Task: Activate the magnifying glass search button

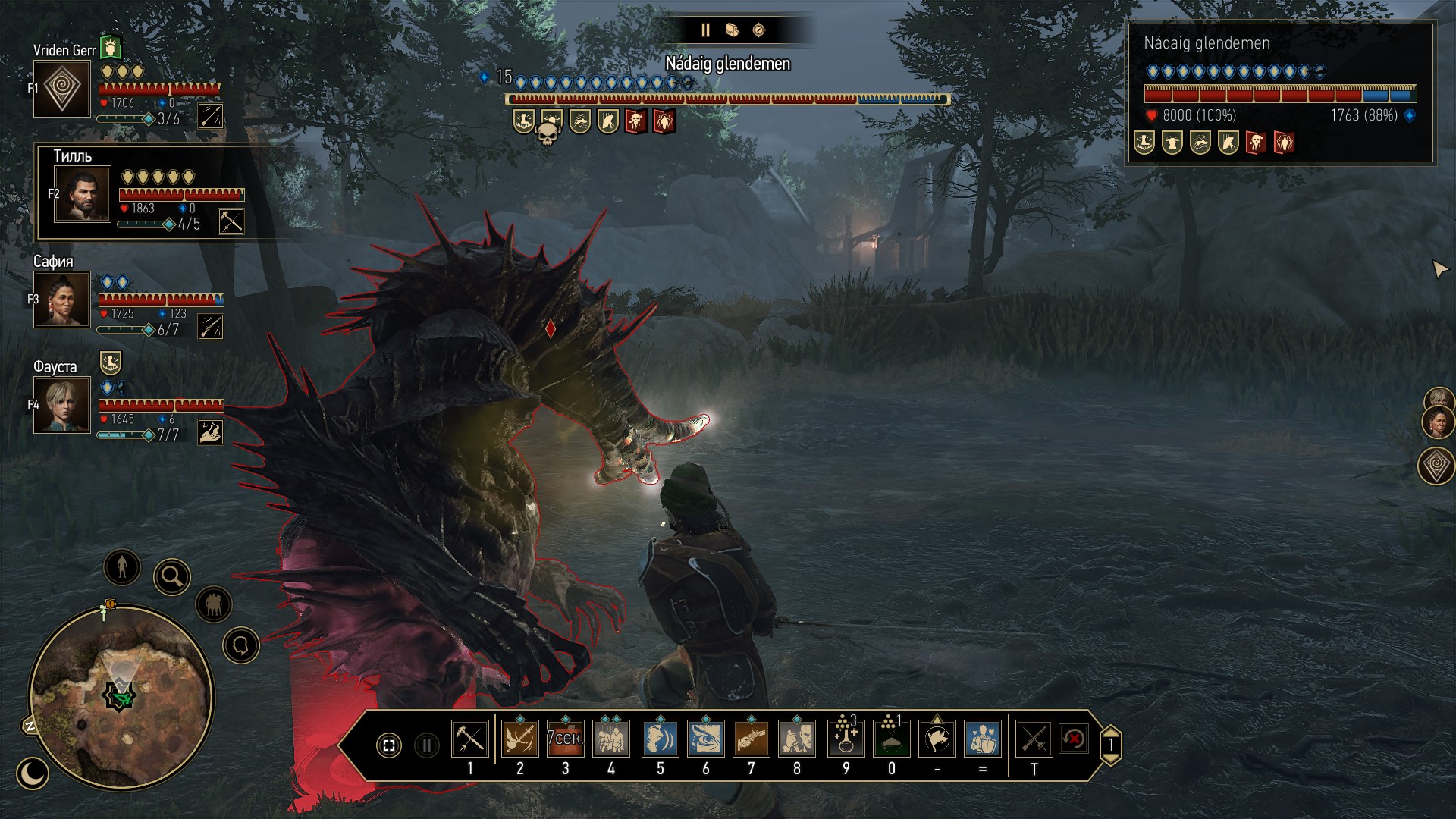Action: (172, 578)
